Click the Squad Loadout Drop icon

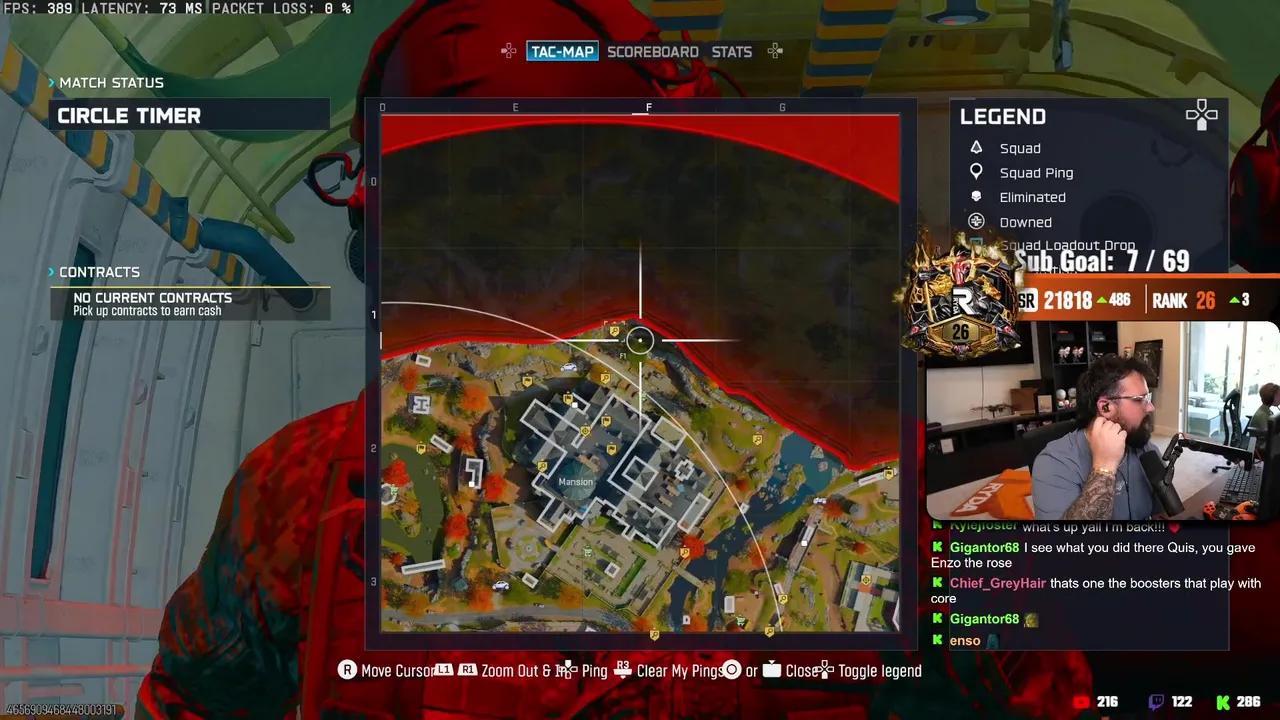(x=975, y=243)
